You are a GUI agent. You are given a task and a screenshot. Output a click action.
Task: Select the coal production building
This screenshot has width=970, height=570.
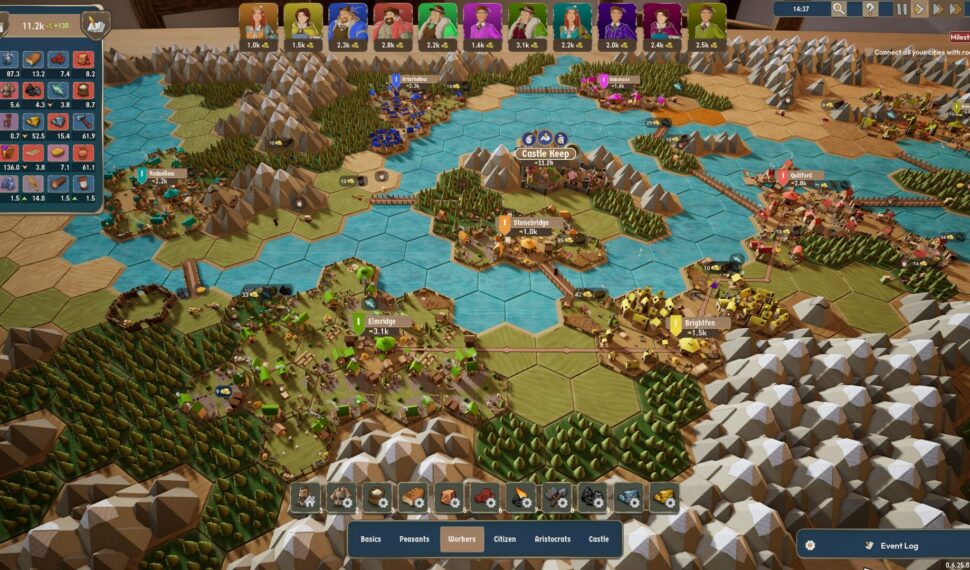[593, 497]
